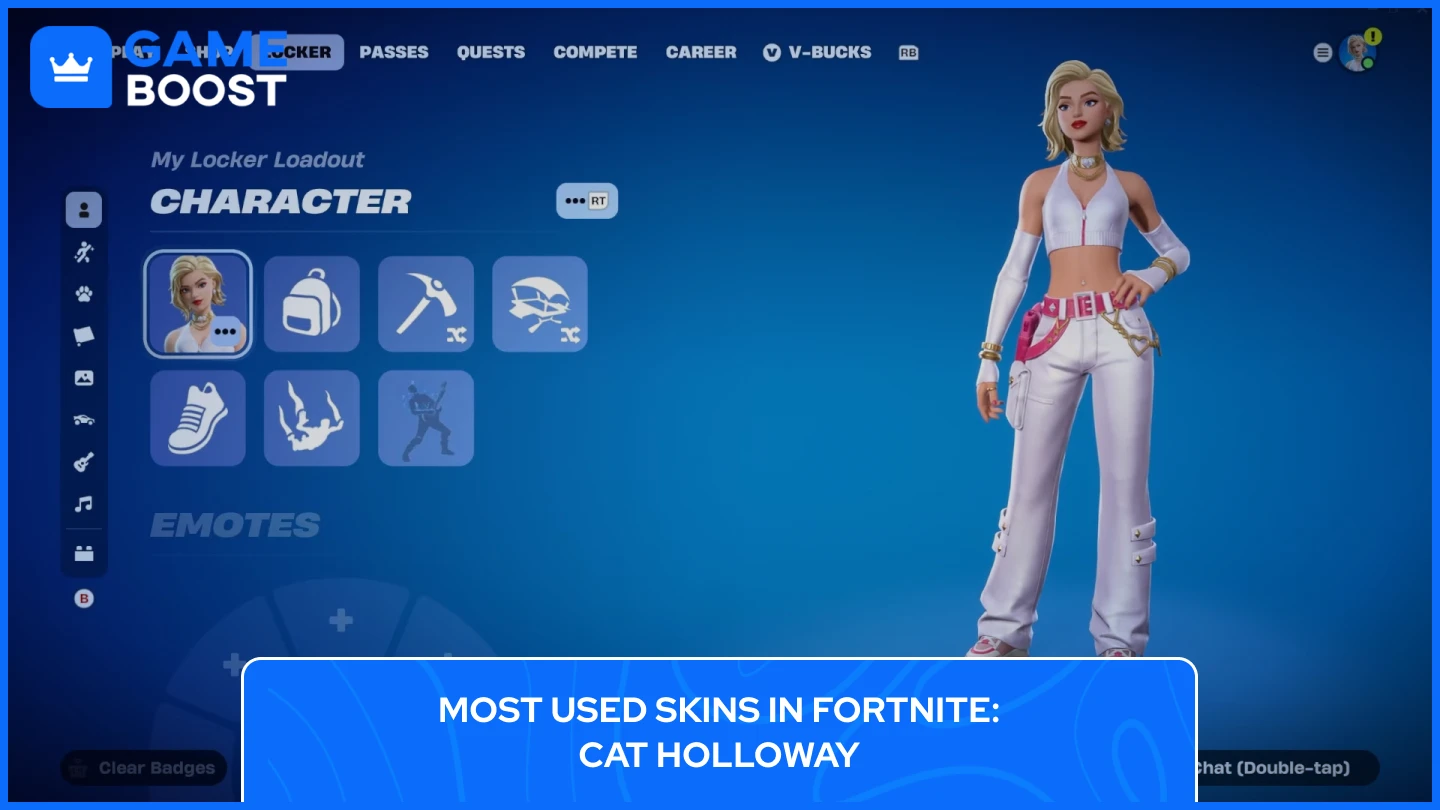The image size is (1440, 810).
Task: Switch to the PASSES tab
Action: click(x=394, y=52)
